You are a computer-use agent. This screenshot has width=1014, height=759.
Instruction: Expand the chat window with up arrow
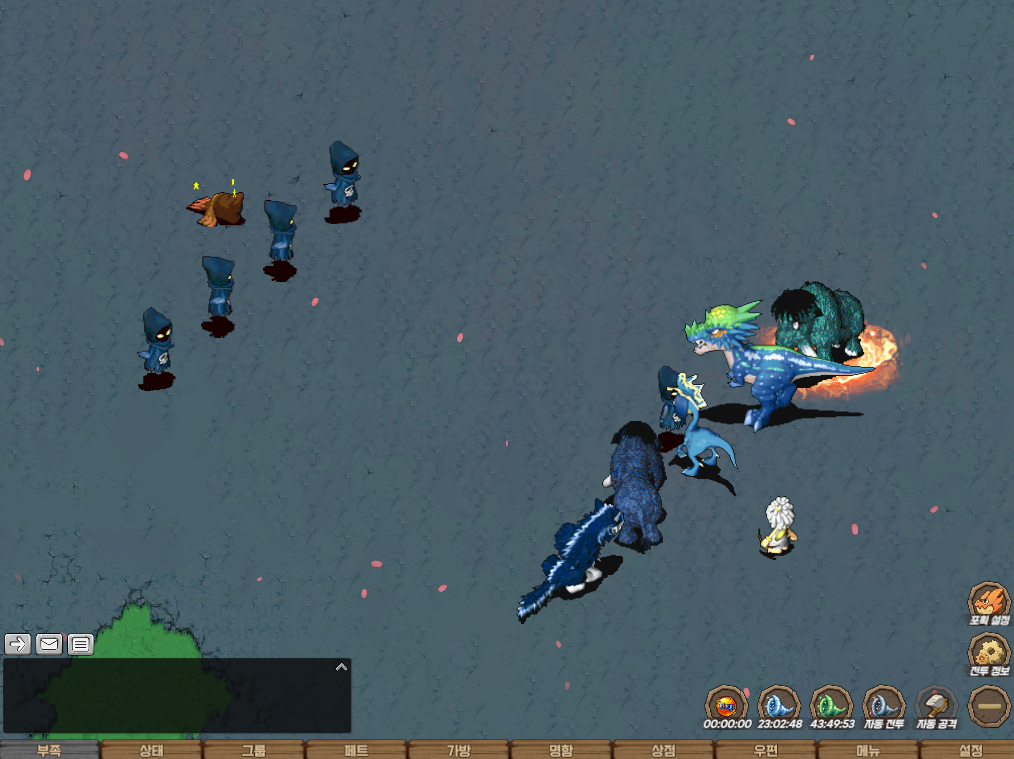click(341, 666)
